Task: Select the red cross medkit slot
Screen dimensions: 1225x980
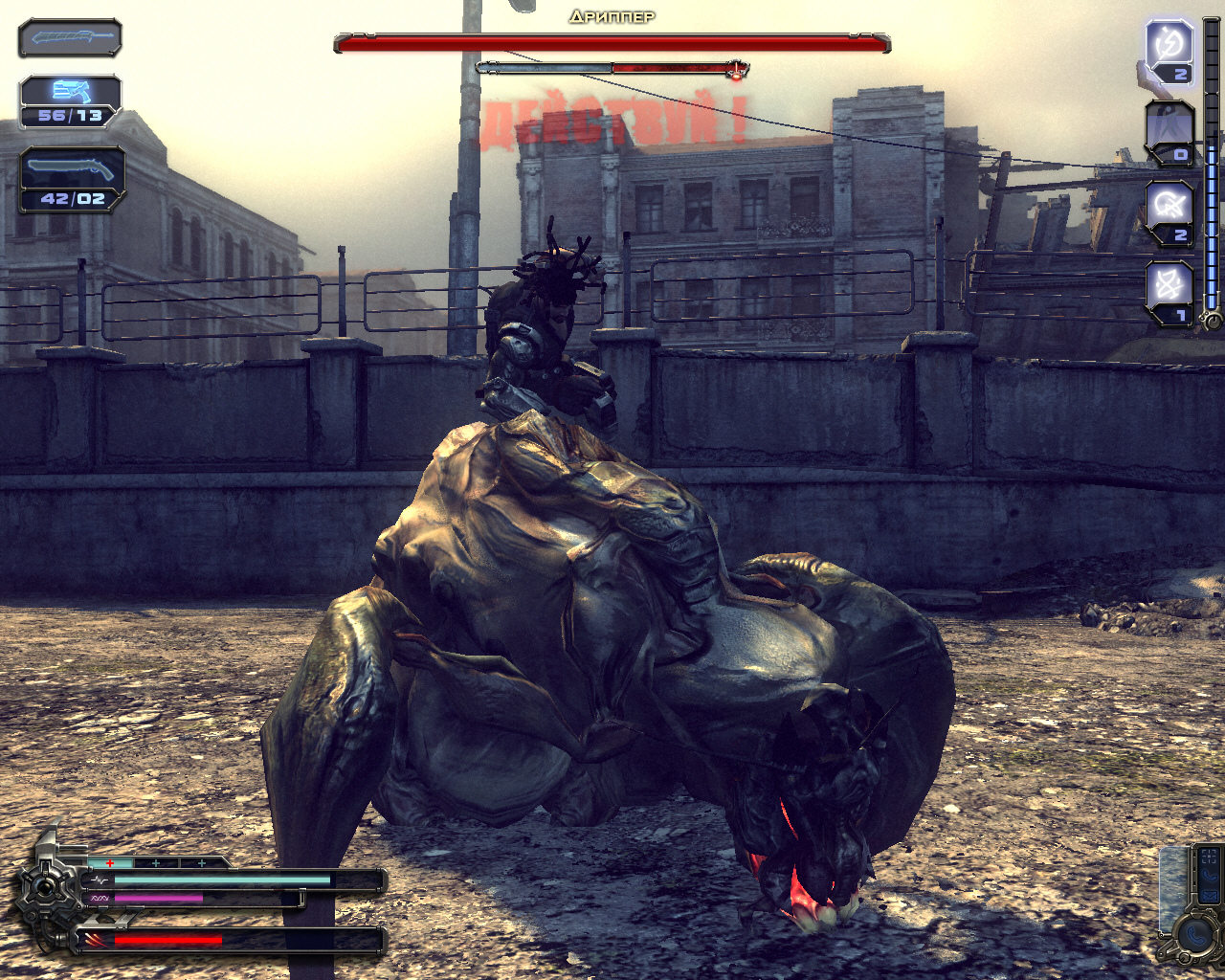Action: coord(111,862)
